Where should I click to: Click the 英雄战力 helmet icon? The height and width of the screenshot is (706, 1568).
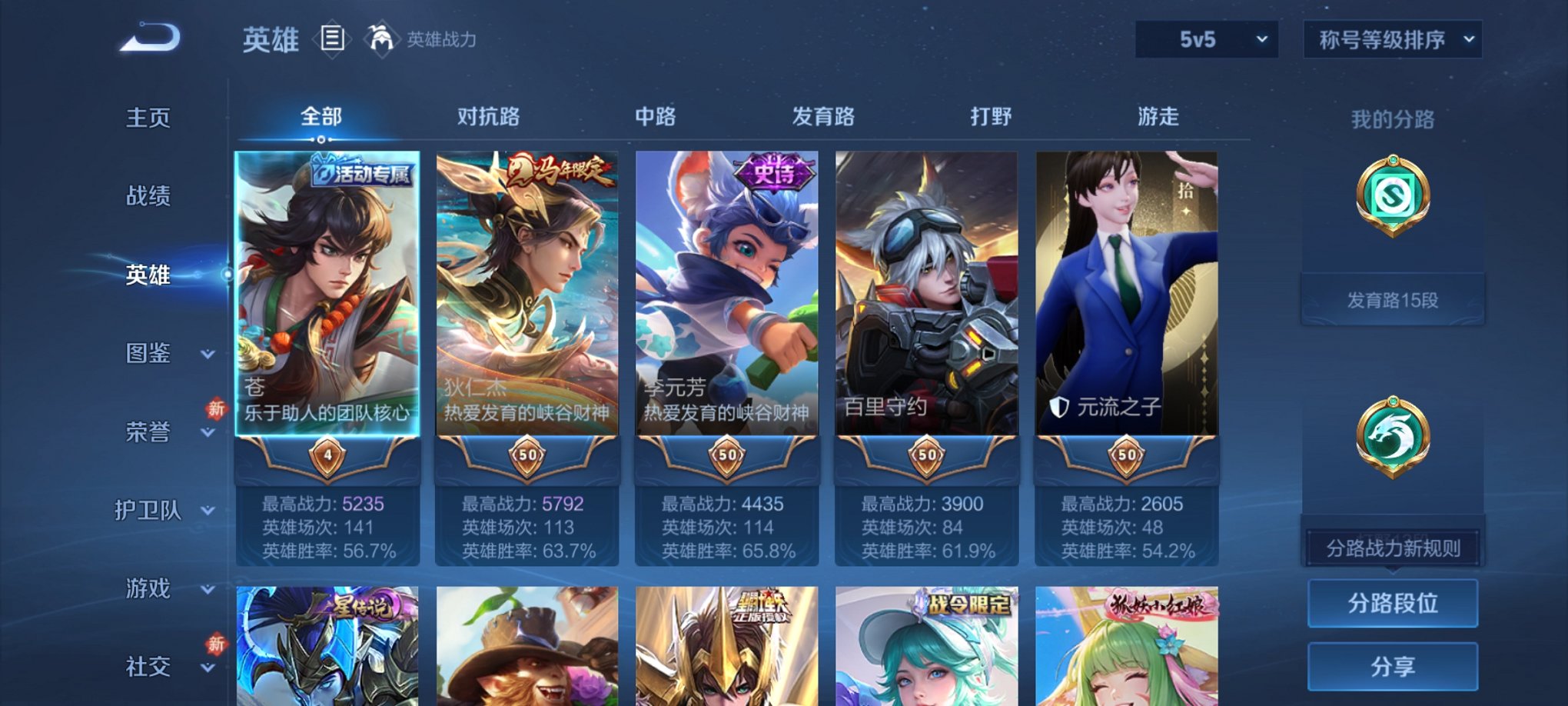(x=381, y=37)
